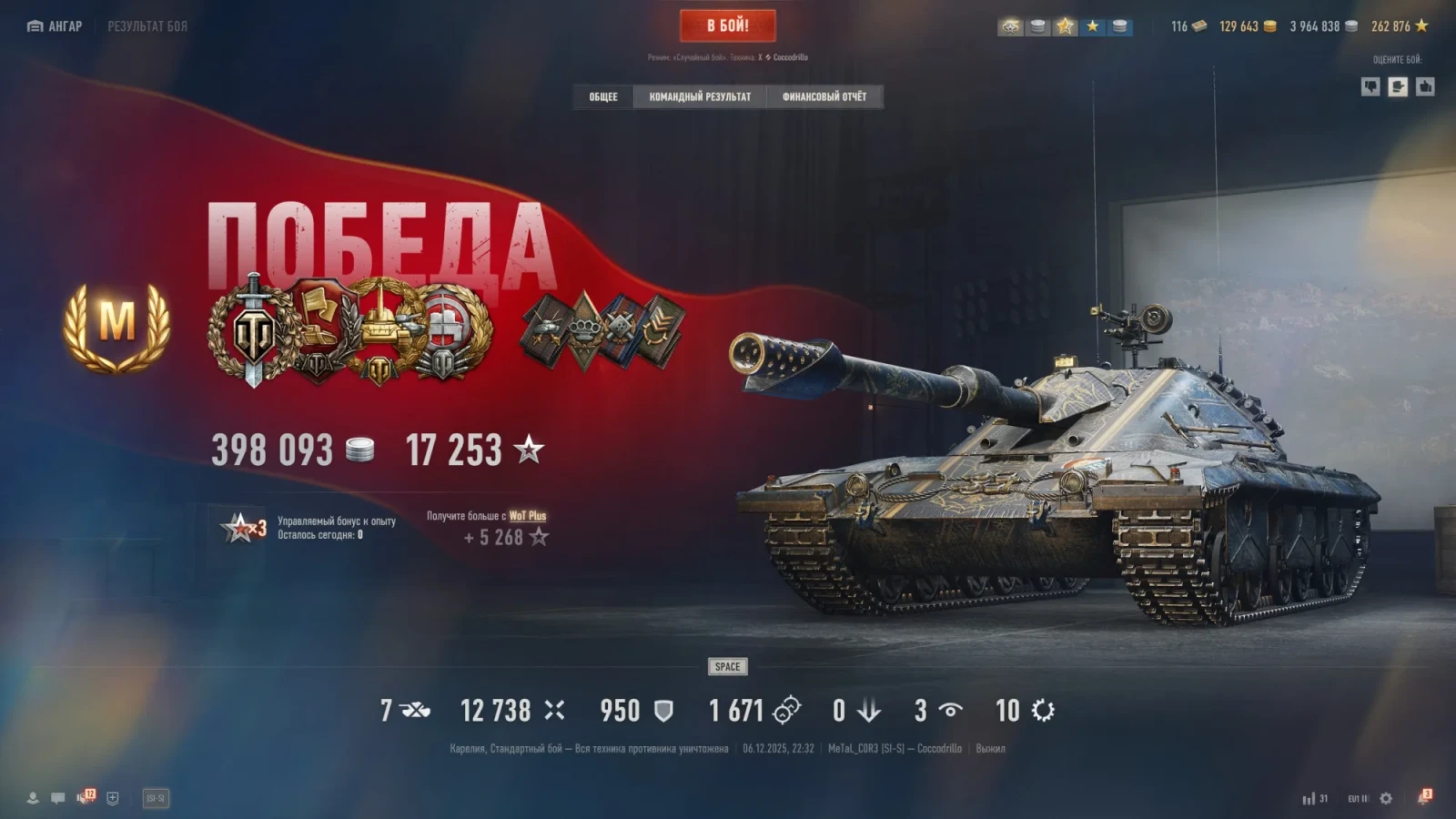This screenshot has height=819, width=1456.
Task: Start a new battle with В БОЙ!
Action: click(727, 25)
